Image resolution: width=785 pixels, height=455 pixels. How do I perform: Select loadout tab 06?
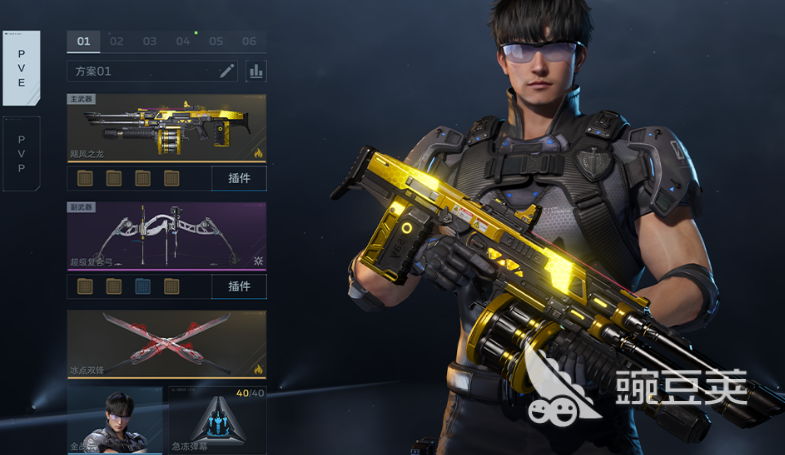[249, 42]
